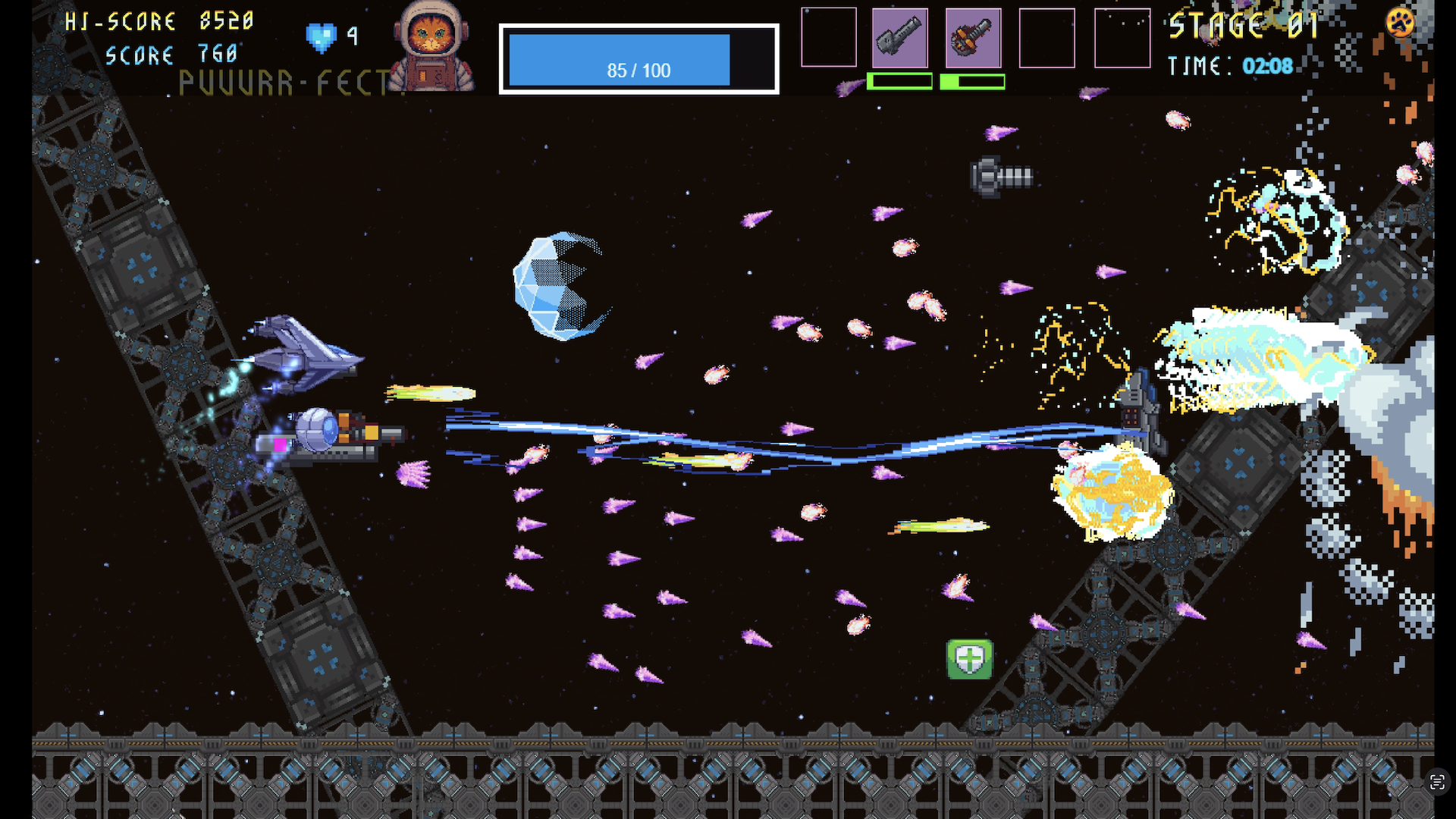This screenshot has height=819, width=1456.
Task: Open the scan text overlay button
Action: 1437,782
